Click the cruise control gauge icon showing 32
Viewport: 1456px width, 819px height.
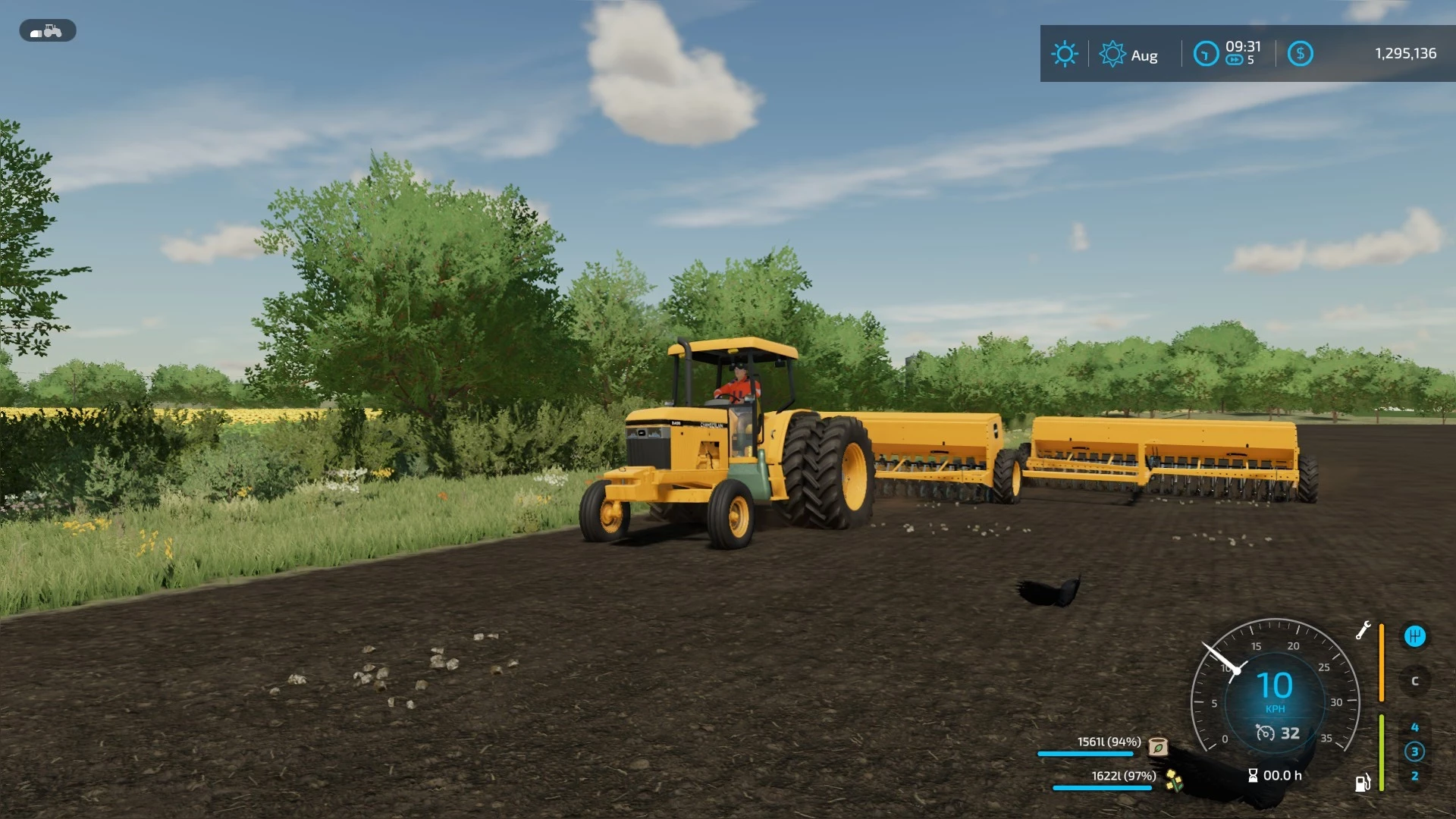coord(1265,733)
